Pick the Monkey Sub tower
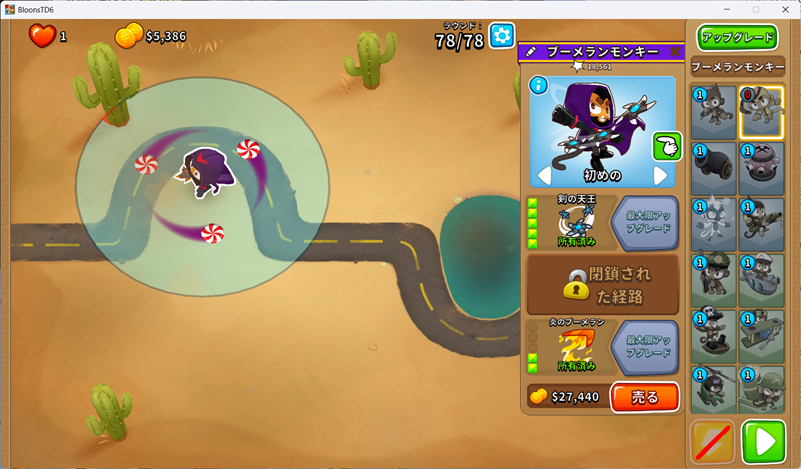The width and height of the screenshot is (801, 469). pos(762,280)
